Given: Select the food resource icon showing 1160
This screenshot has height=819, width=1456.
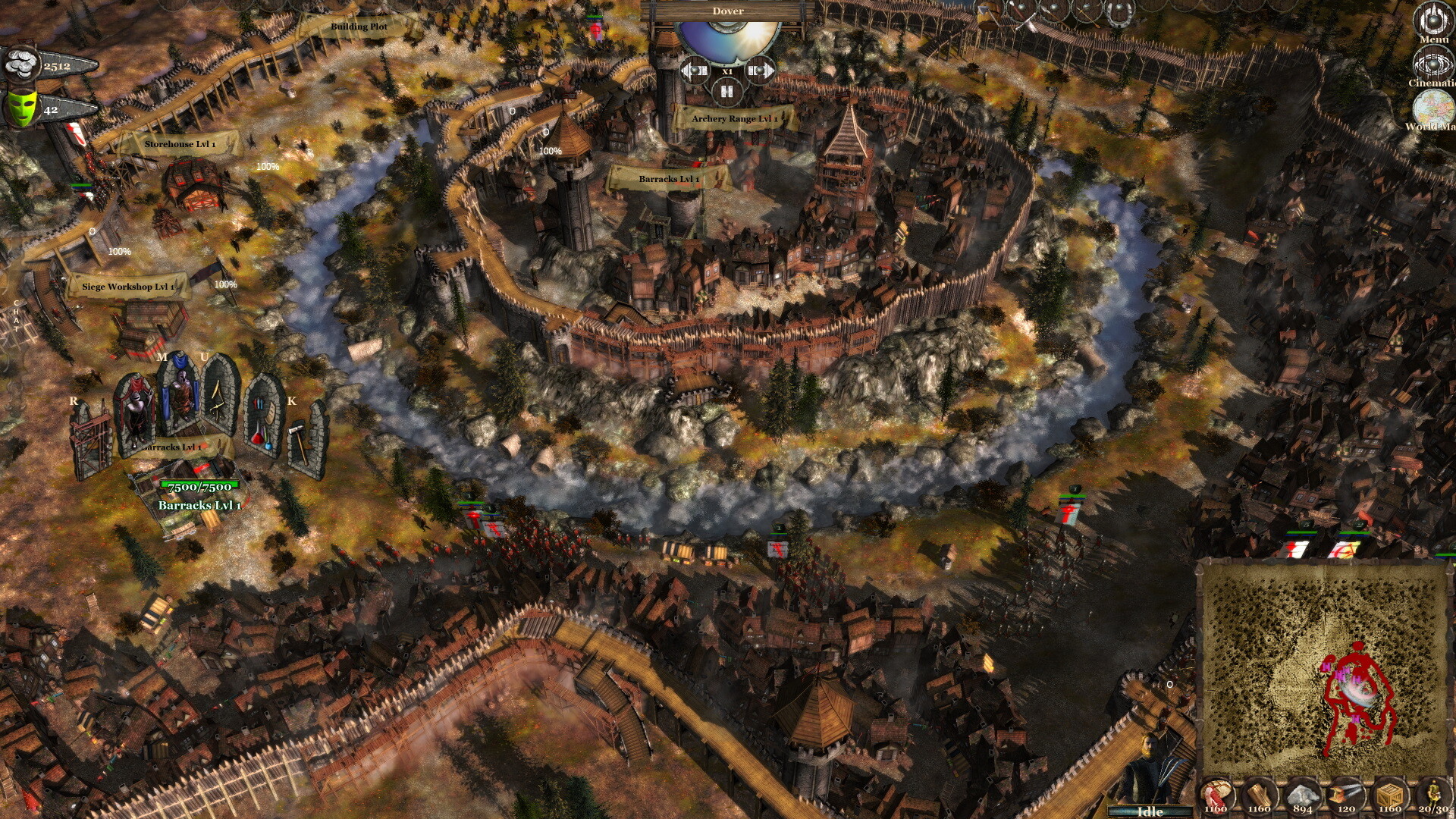Looking at the screenshot, I should (x=1217, y=792).
